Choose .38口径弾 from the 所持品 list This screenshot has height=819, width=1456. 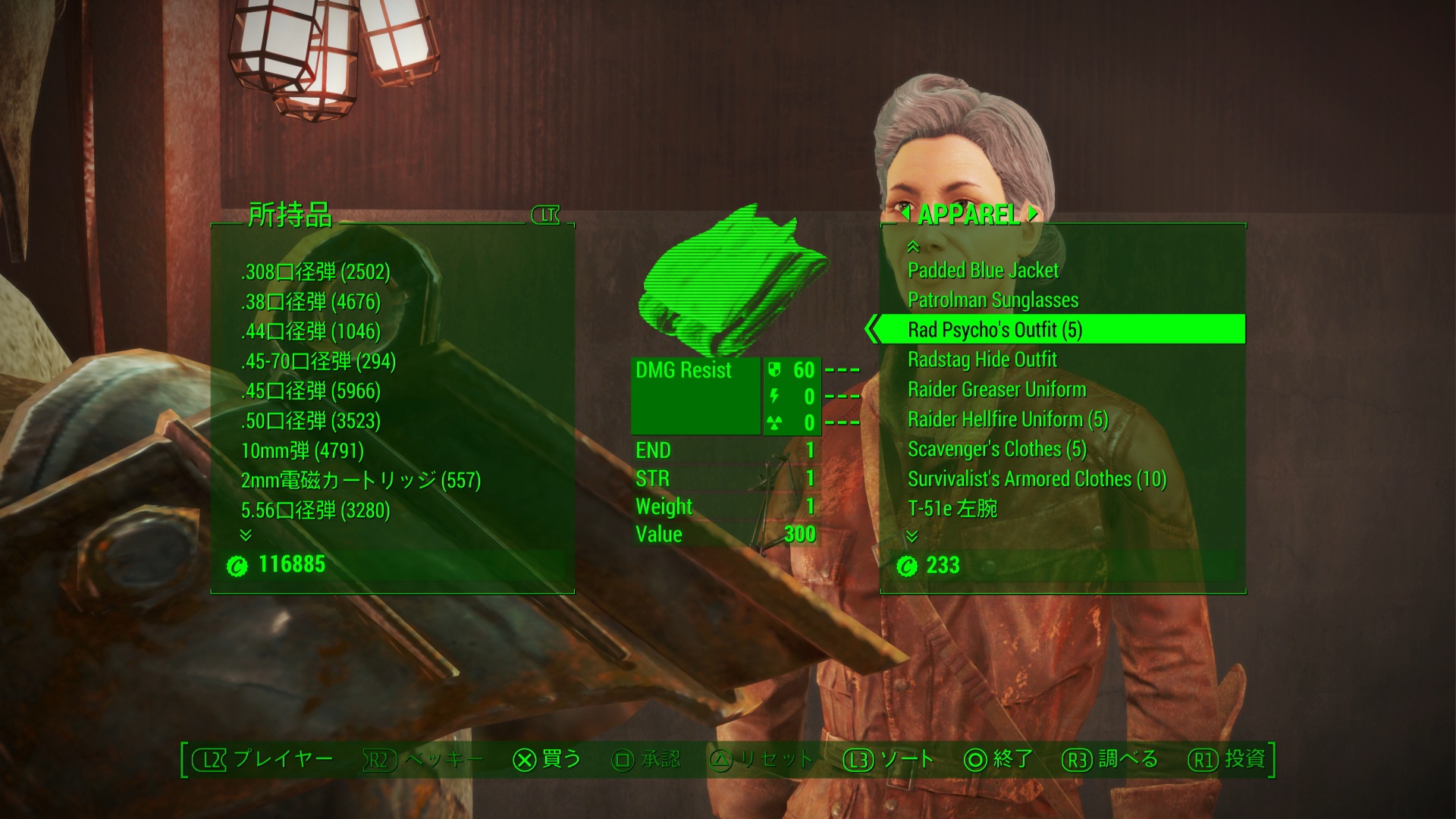click(x=311, y=302)
